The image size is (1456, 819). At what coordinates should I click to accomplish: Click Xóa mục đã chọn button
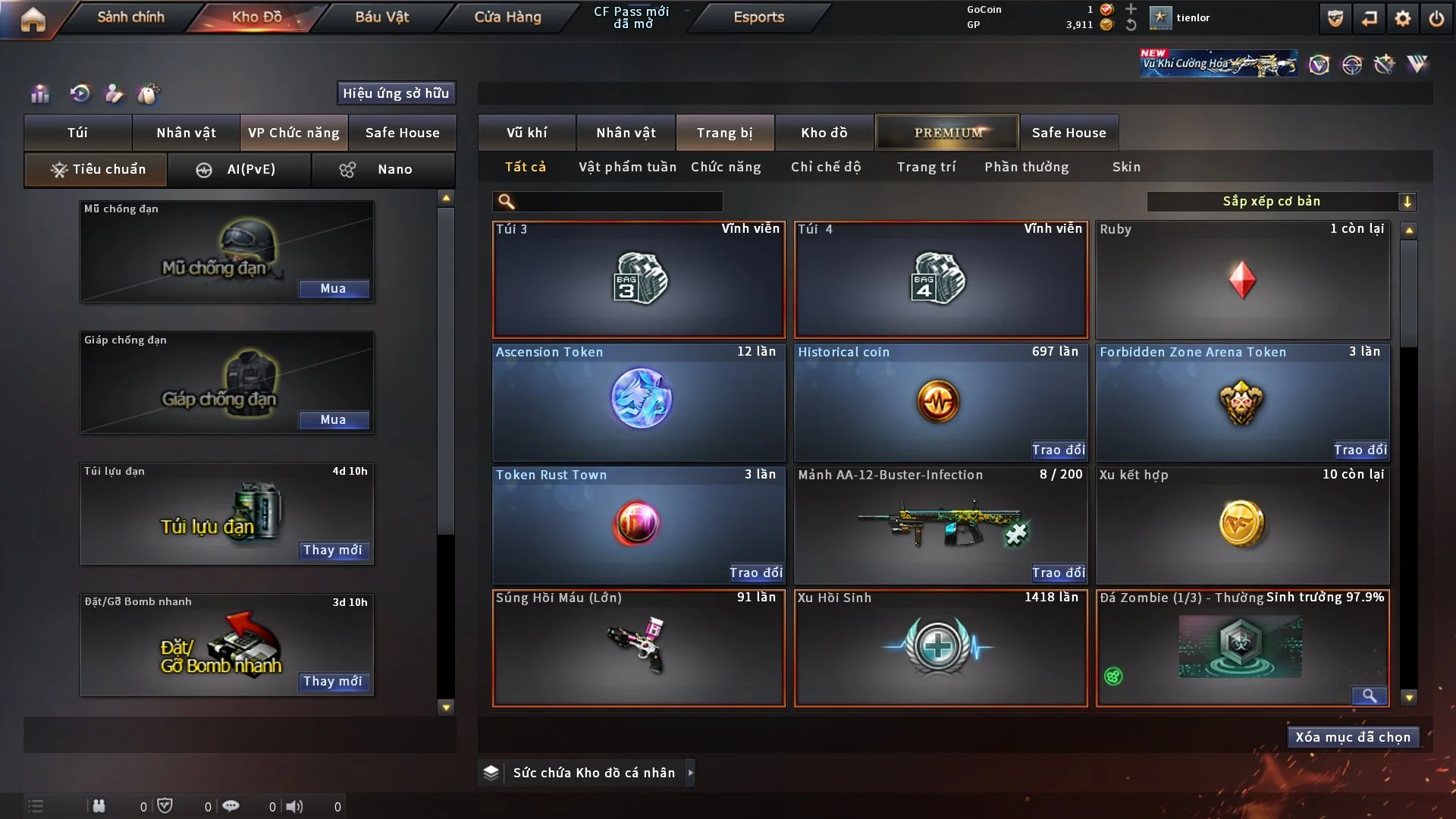pyautogui.click(x=1352, y=737)
